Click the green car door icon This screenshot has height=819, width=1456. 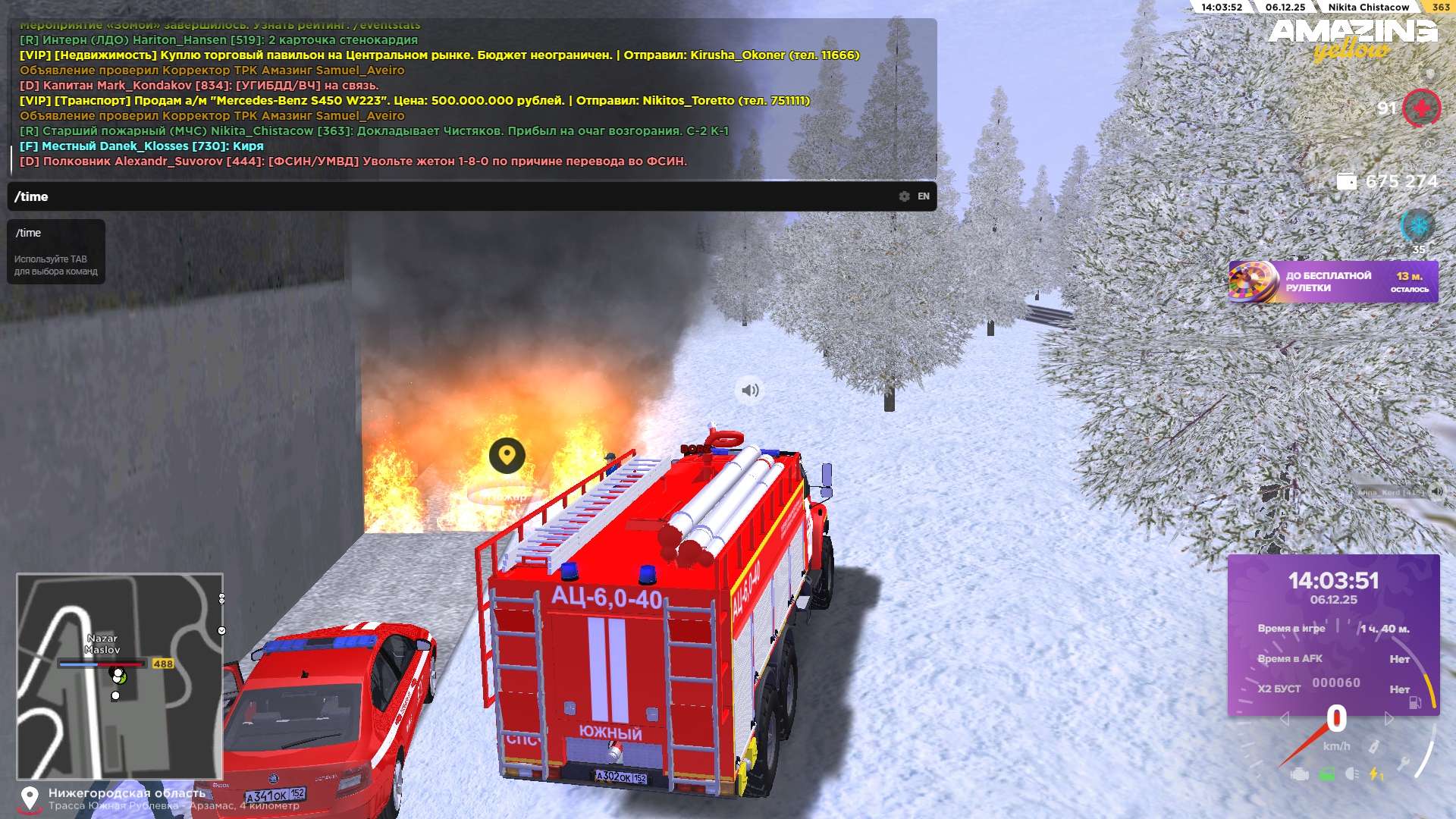click(1326, 774)
